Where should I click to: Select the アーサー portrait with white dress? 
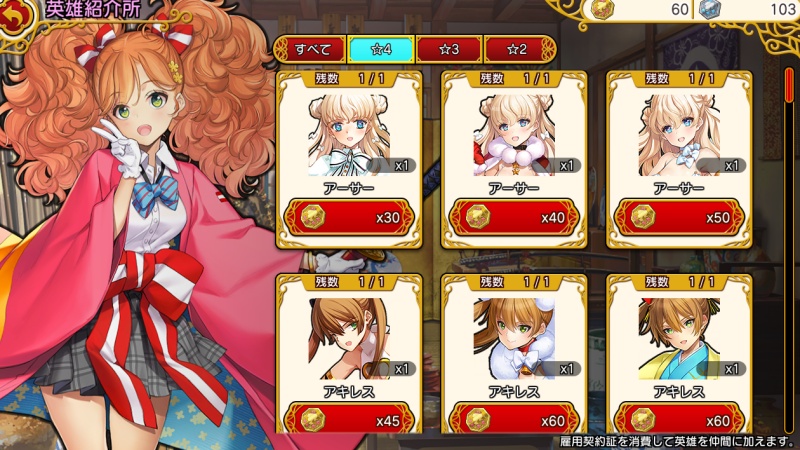(346, 133)
